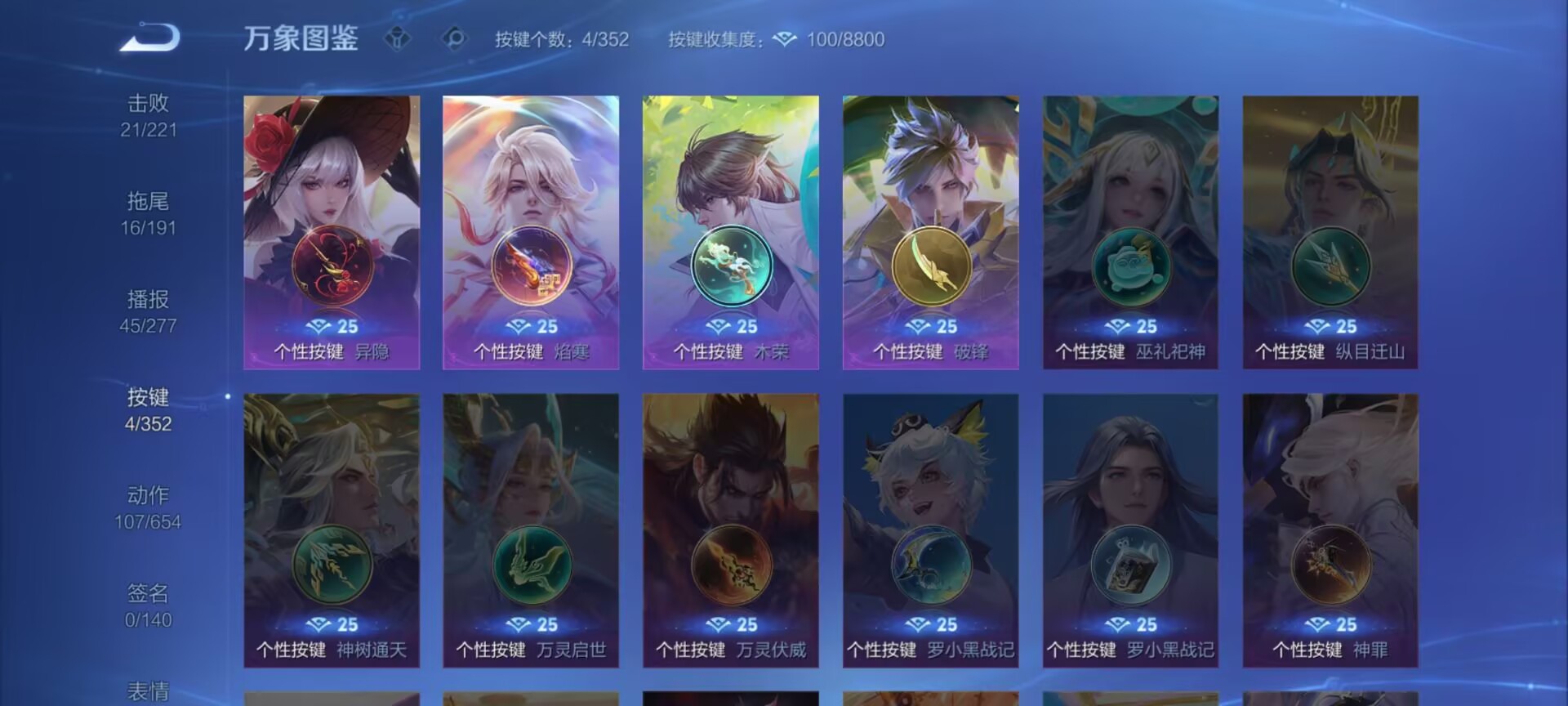
Task: Choose the 神罪 button skin card
Action: [1330, 530]
